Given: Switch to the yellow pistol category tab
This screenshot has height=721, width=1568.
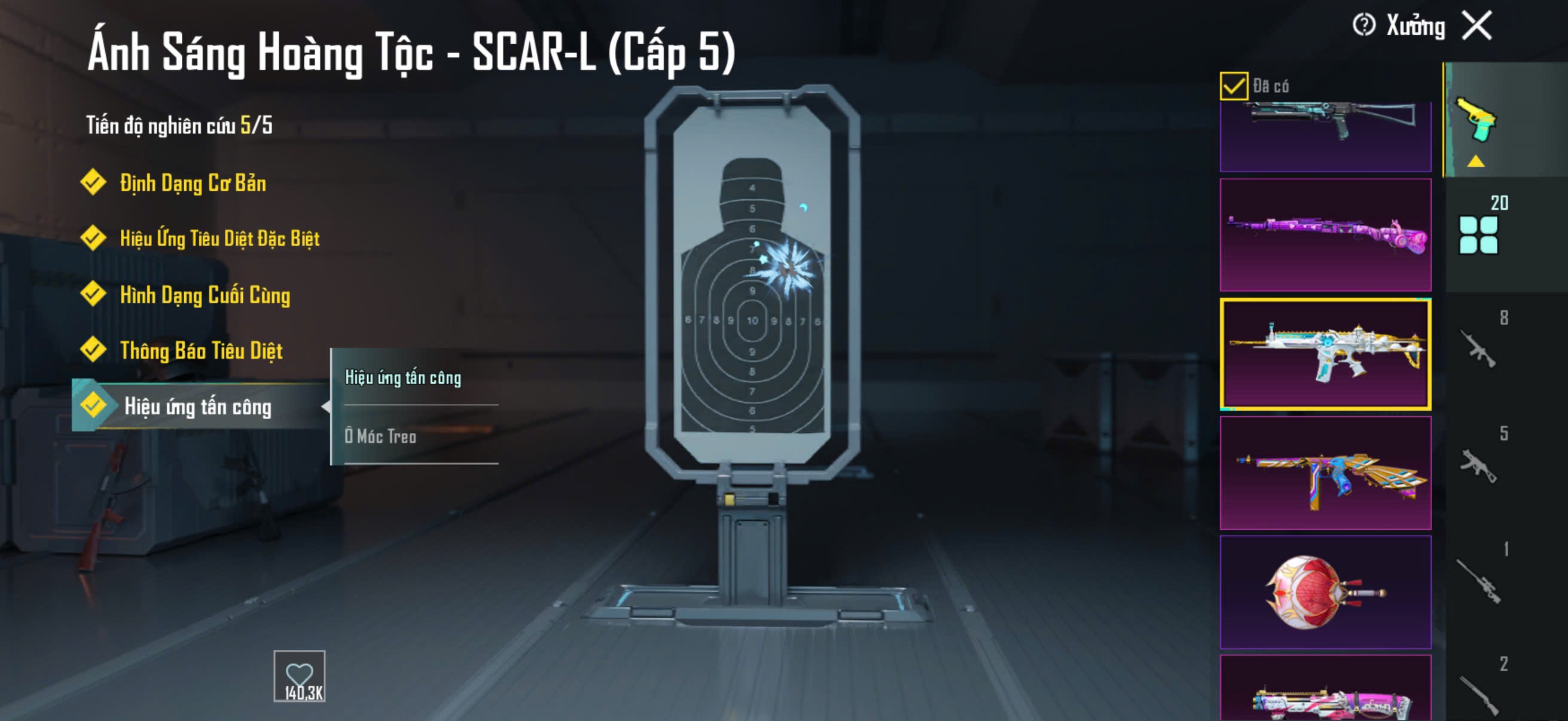Looking at the screenshot, I should tap(1475, 121).
